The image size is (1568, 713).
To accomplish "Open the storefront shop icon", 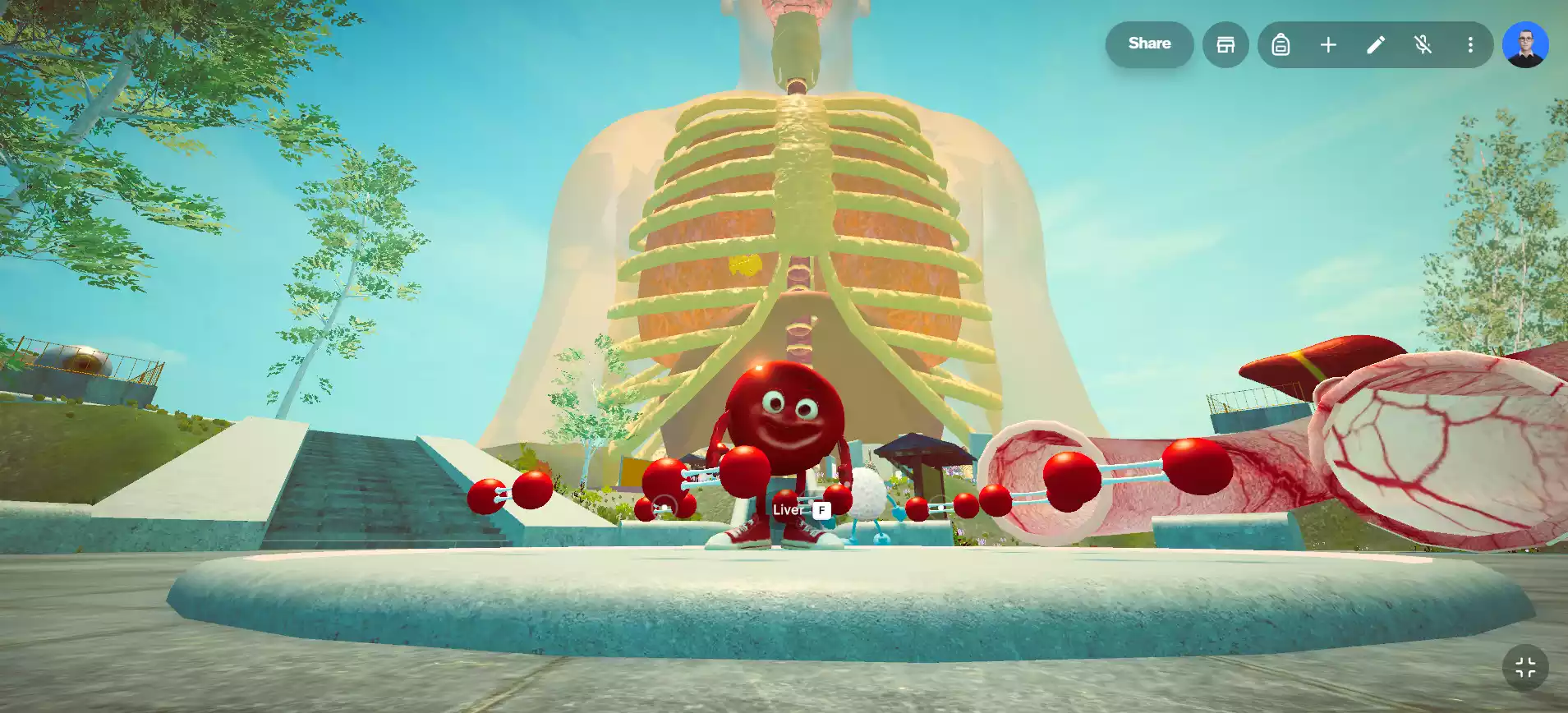I will coord(1225,44).
